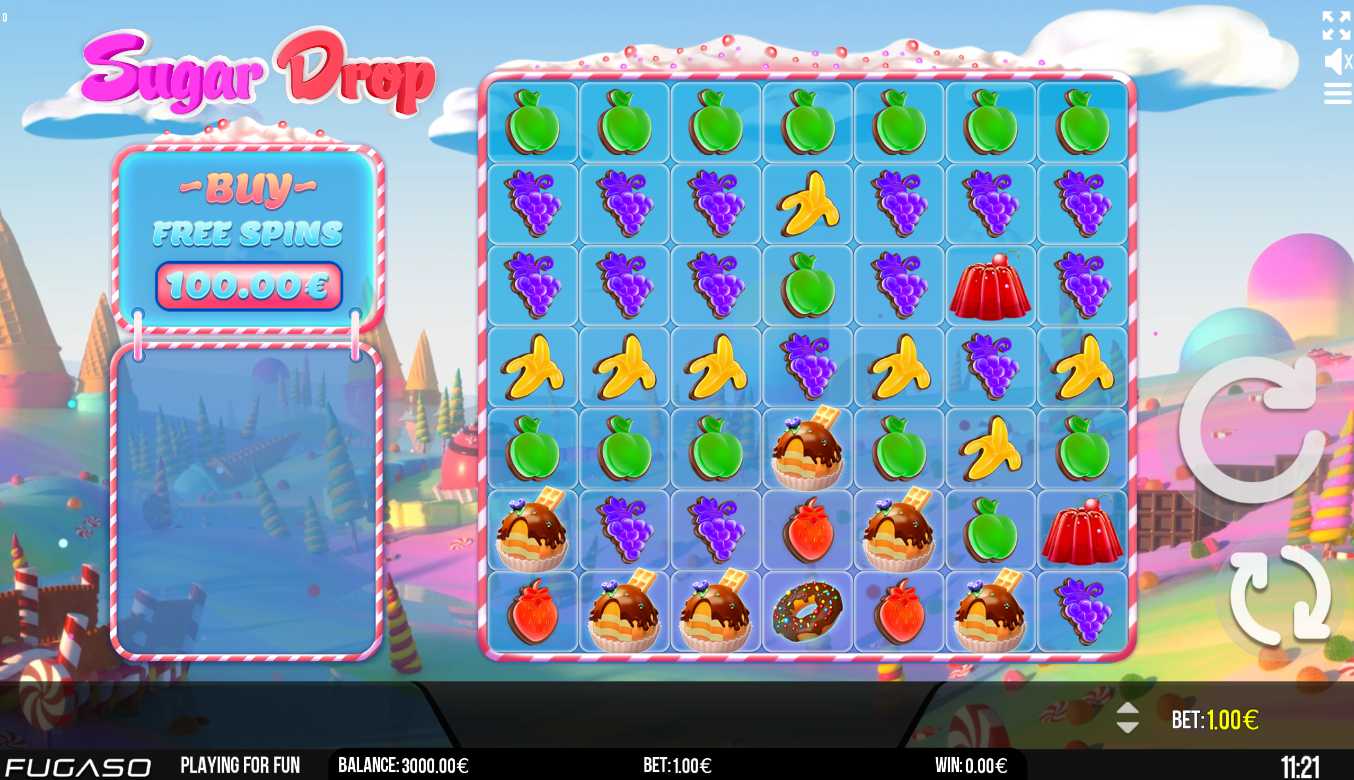Open the hamburger menu

1337,94
